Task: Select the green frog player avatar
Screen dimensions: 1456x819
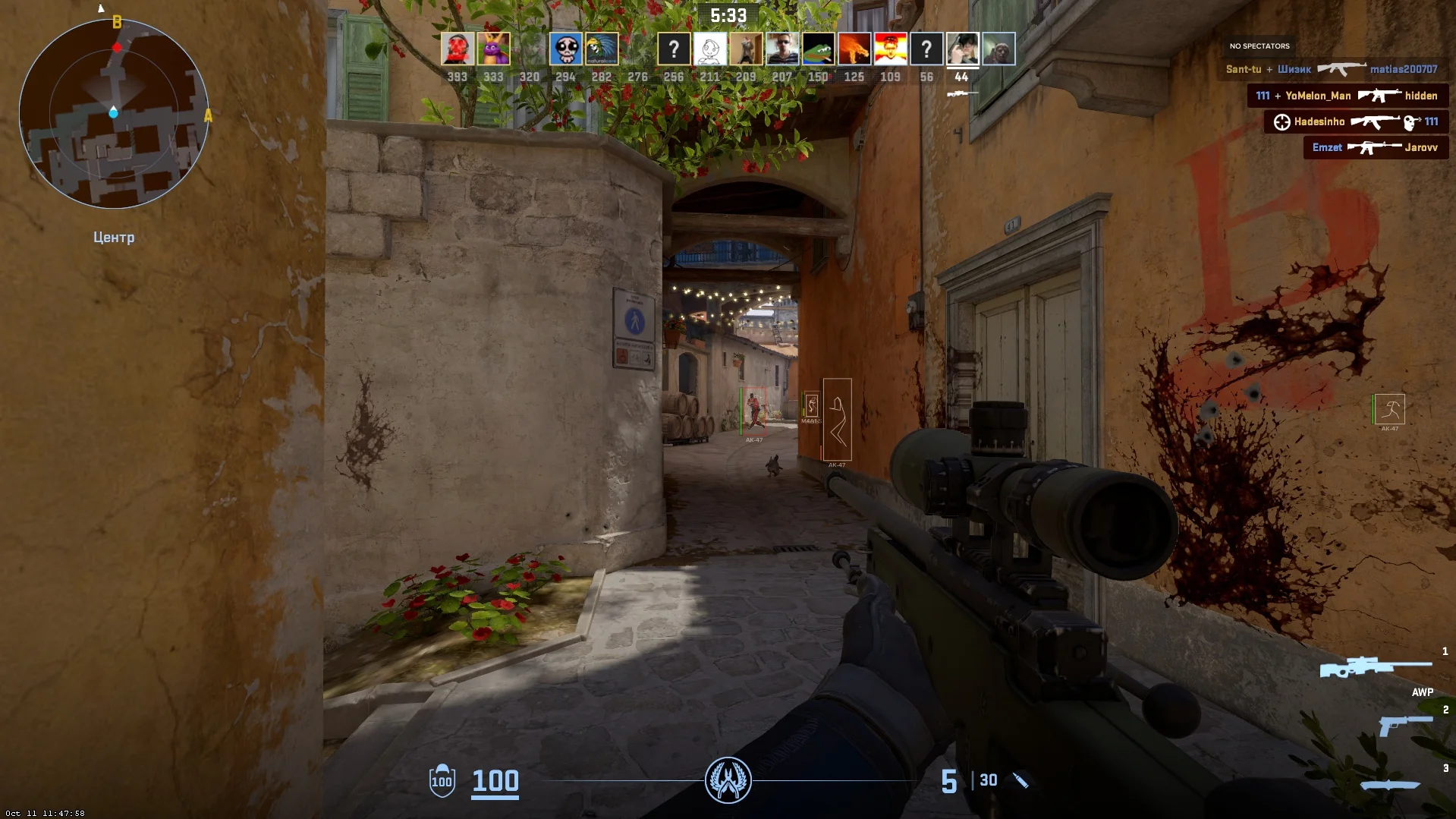Action: (818, 49)
